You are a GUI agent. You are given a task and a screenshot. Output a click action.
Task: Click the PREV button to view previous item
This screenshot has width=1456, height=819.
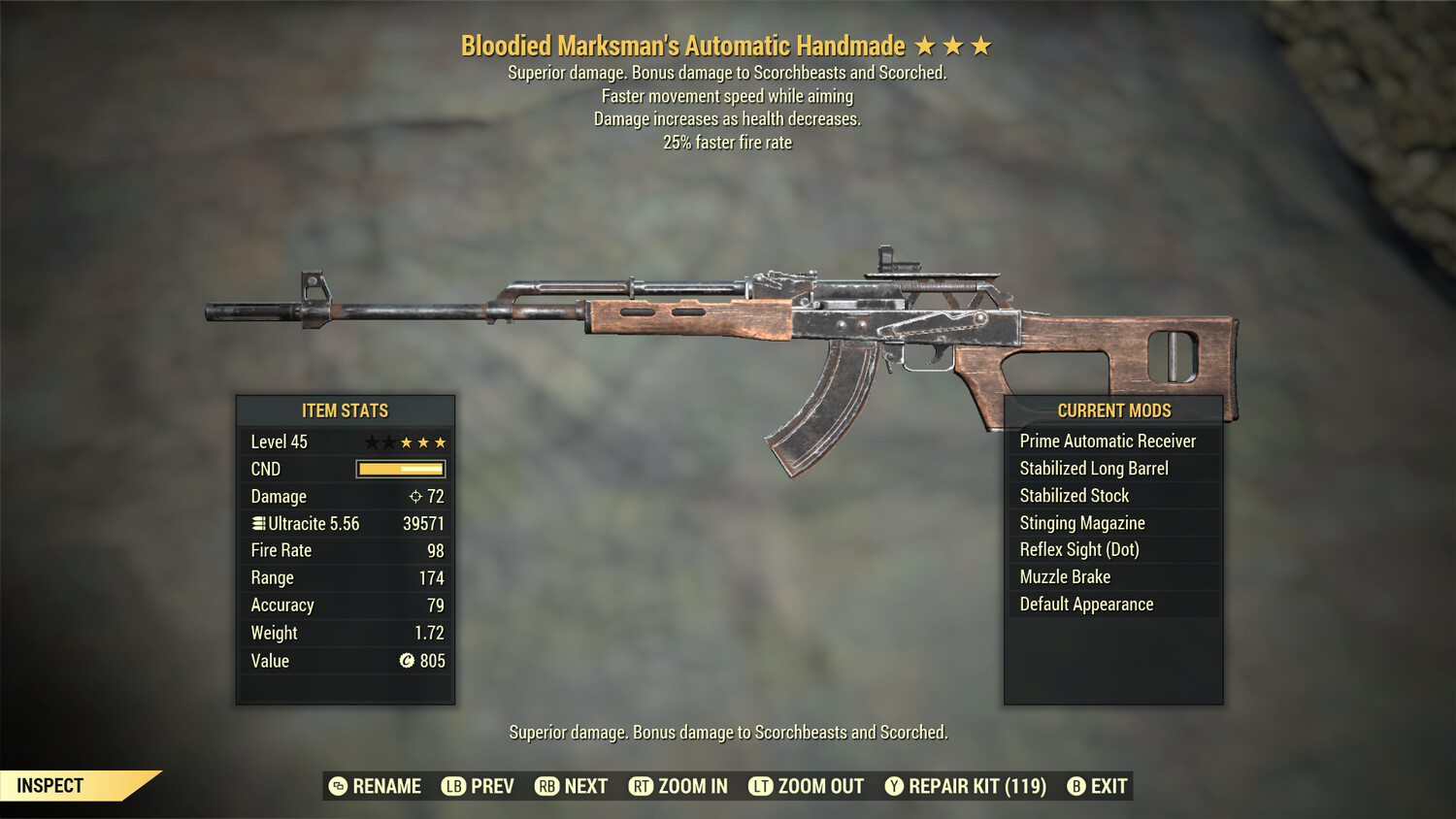click(479, 786)
